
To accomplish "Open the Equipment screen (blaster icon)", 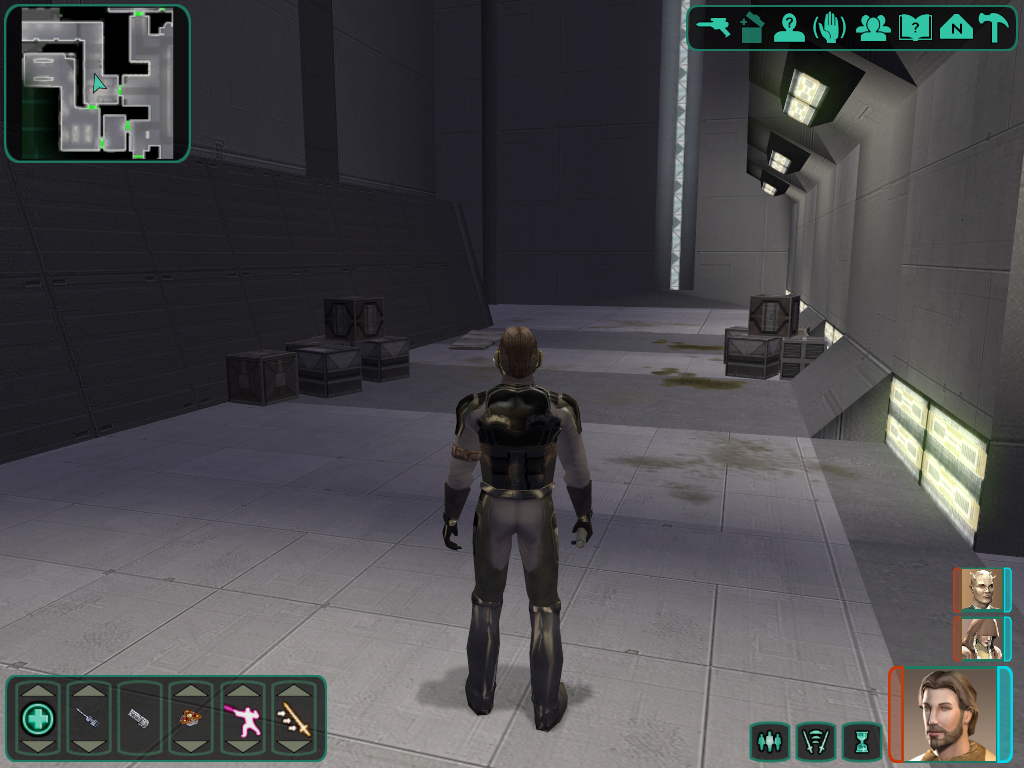I will click(x=715, y=27).
